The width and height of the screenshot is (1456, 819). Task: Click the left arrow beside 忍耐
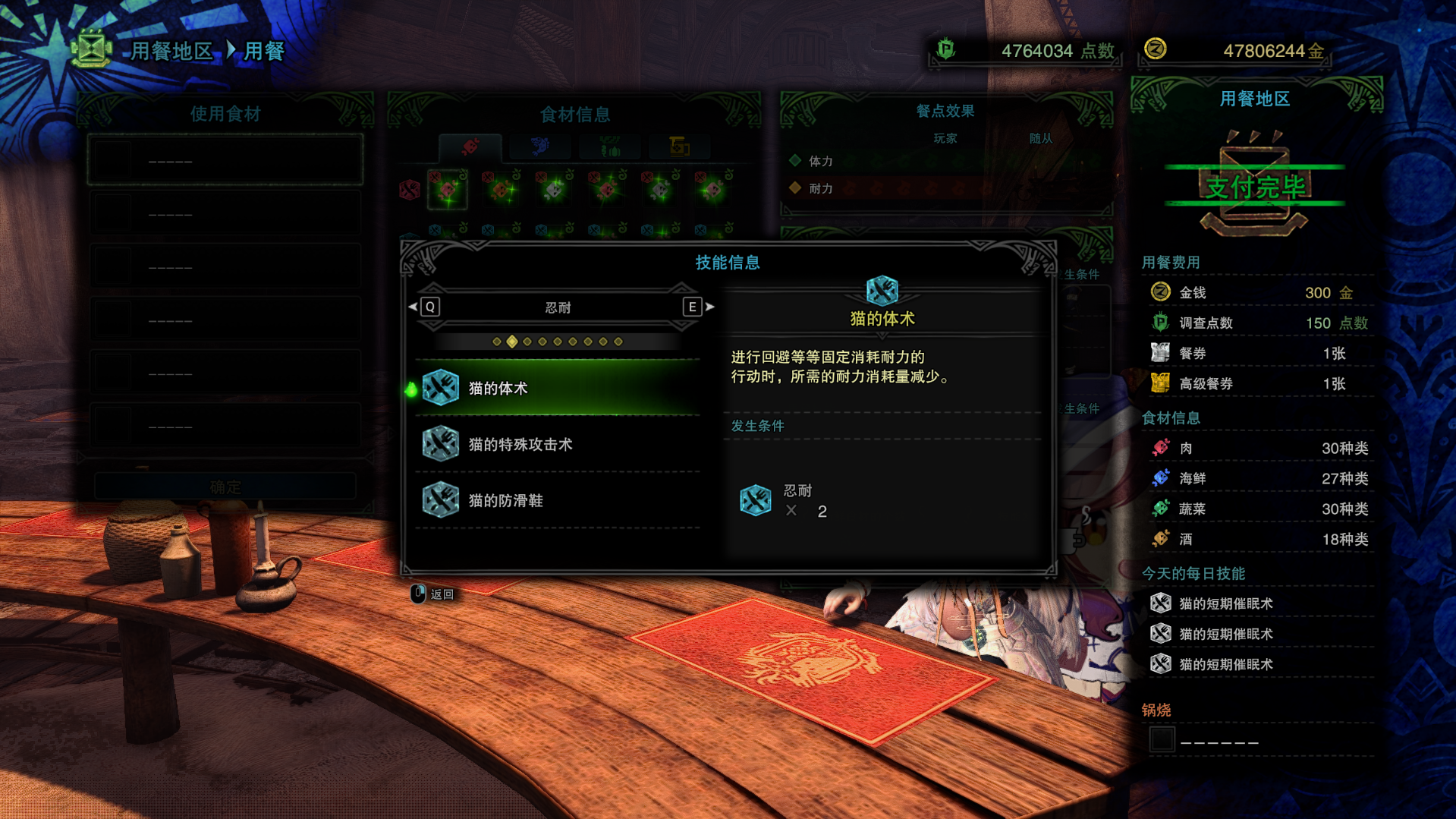pos(414,307)
